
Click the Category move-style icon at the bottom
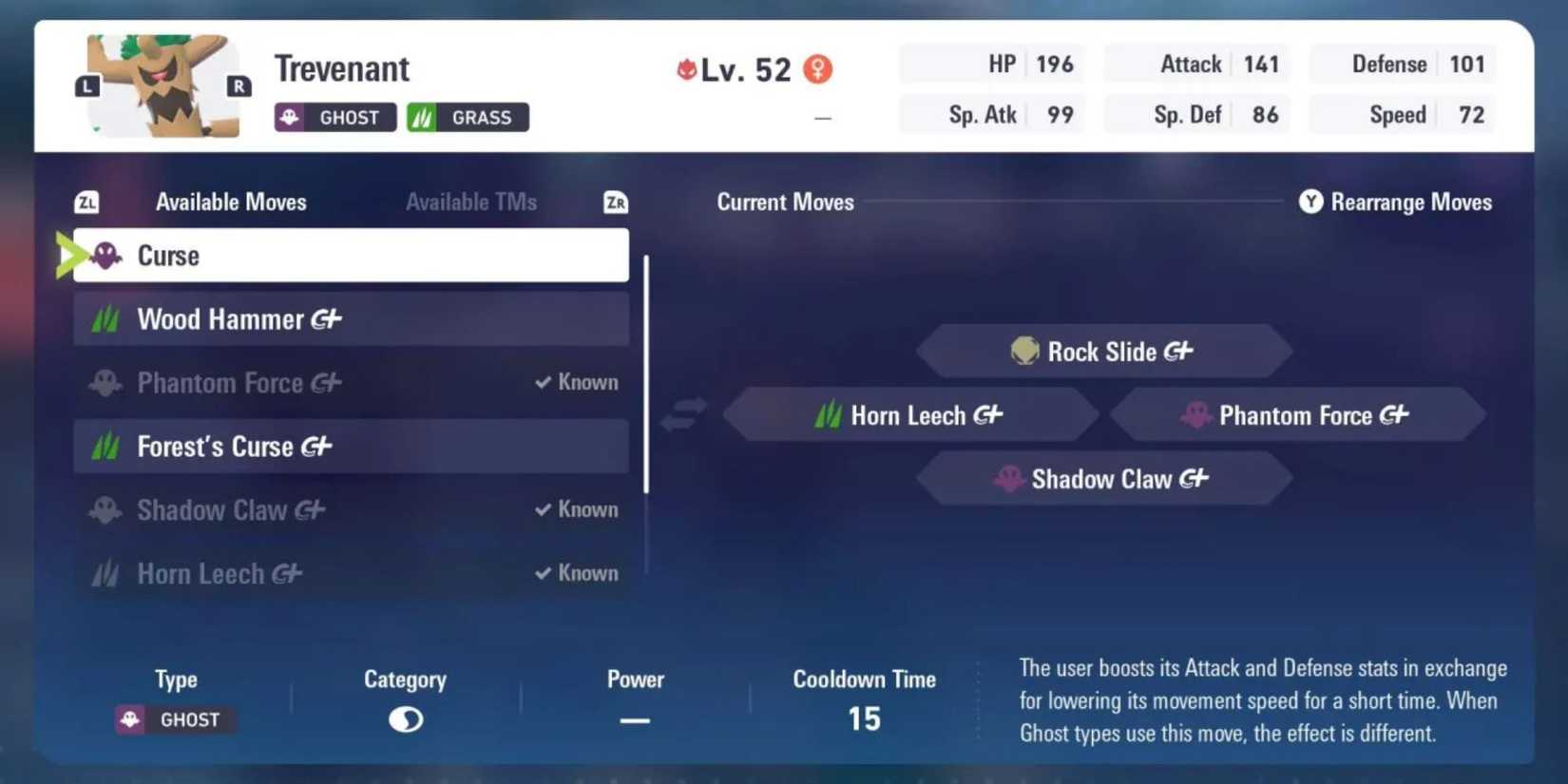coord(405,719)
